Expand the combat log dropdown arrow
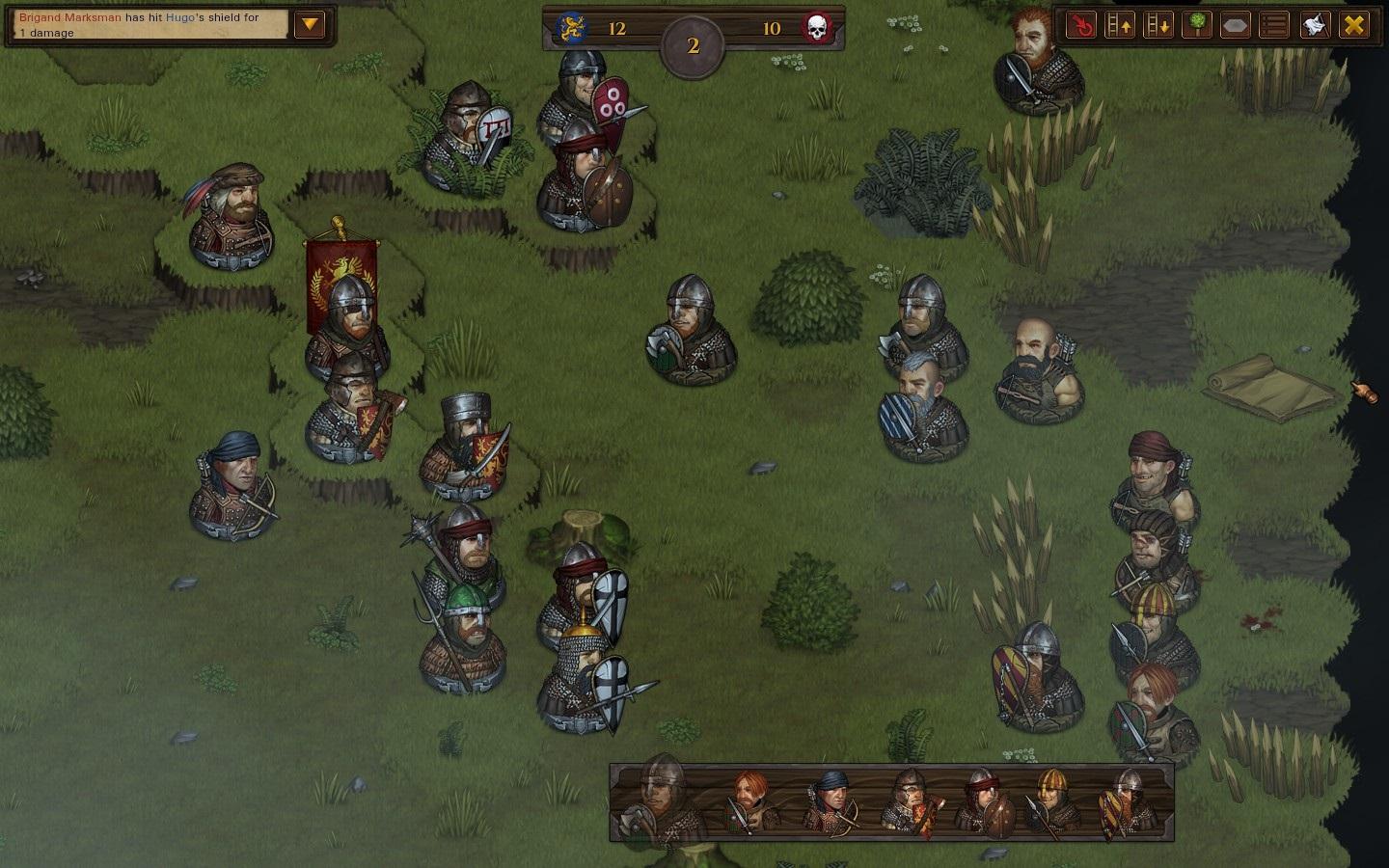Image resolution: width=1389 pixels, height=868 pixels. click(x=310, y=24)
